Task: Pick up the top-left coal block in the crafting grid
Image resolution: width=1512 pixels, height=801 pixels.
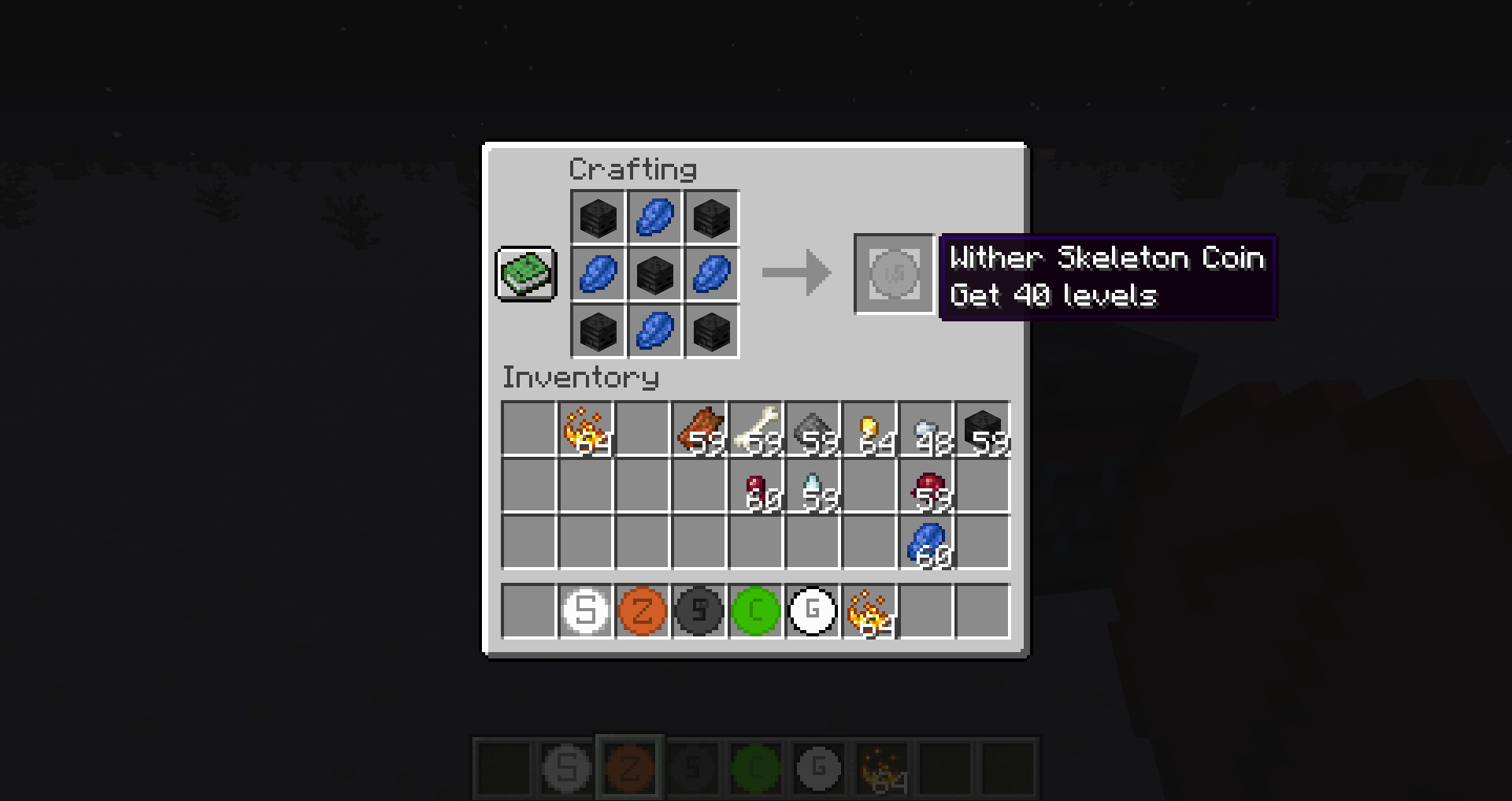Action: 598,217
